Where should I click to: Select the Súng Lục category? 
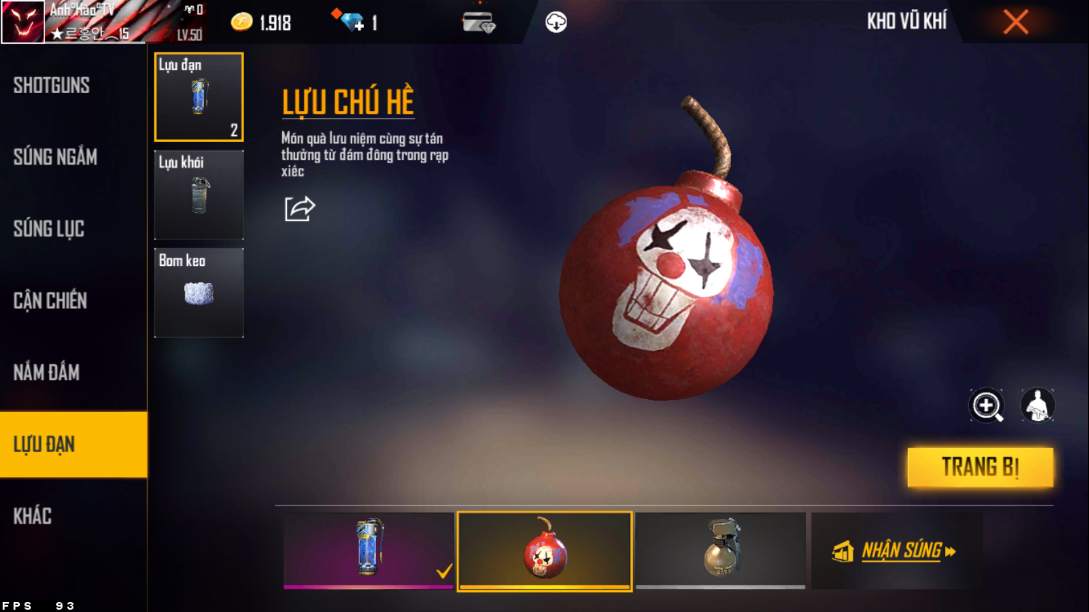pyautogui.click(x=49, y=229)
